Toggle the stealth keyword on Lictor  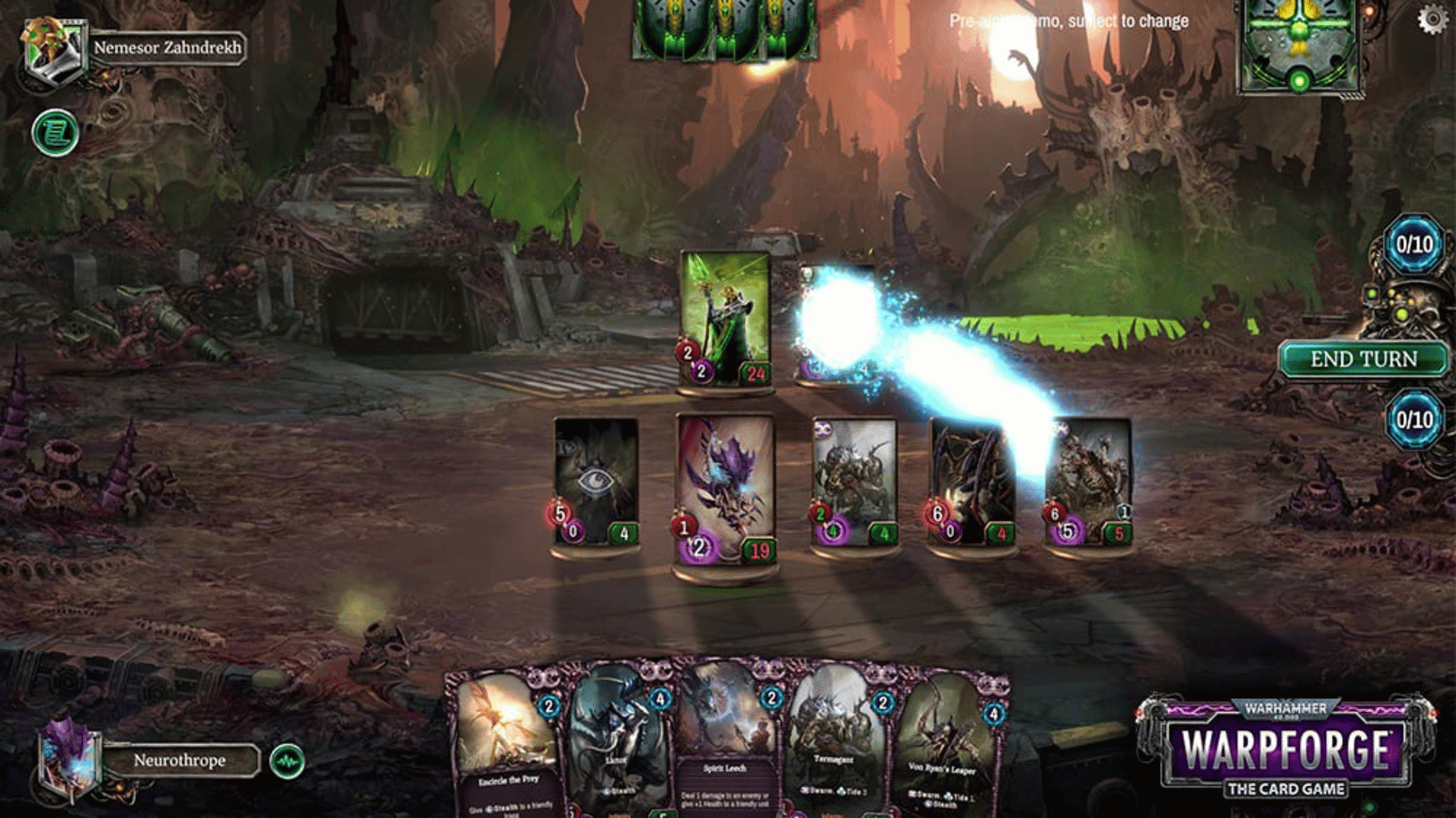pos(620,790)
